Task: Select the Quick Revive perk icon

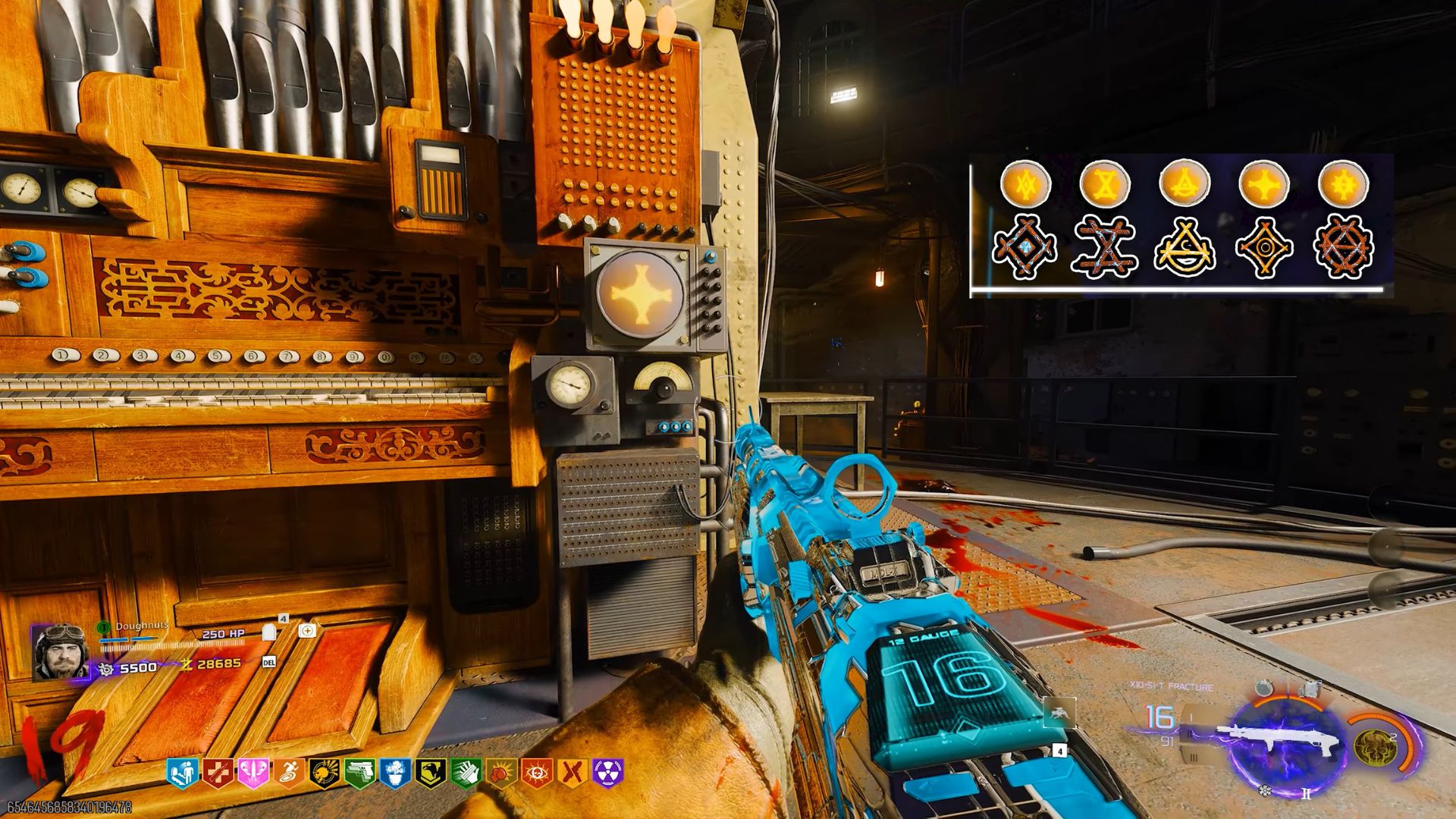Action: point(183,770)
